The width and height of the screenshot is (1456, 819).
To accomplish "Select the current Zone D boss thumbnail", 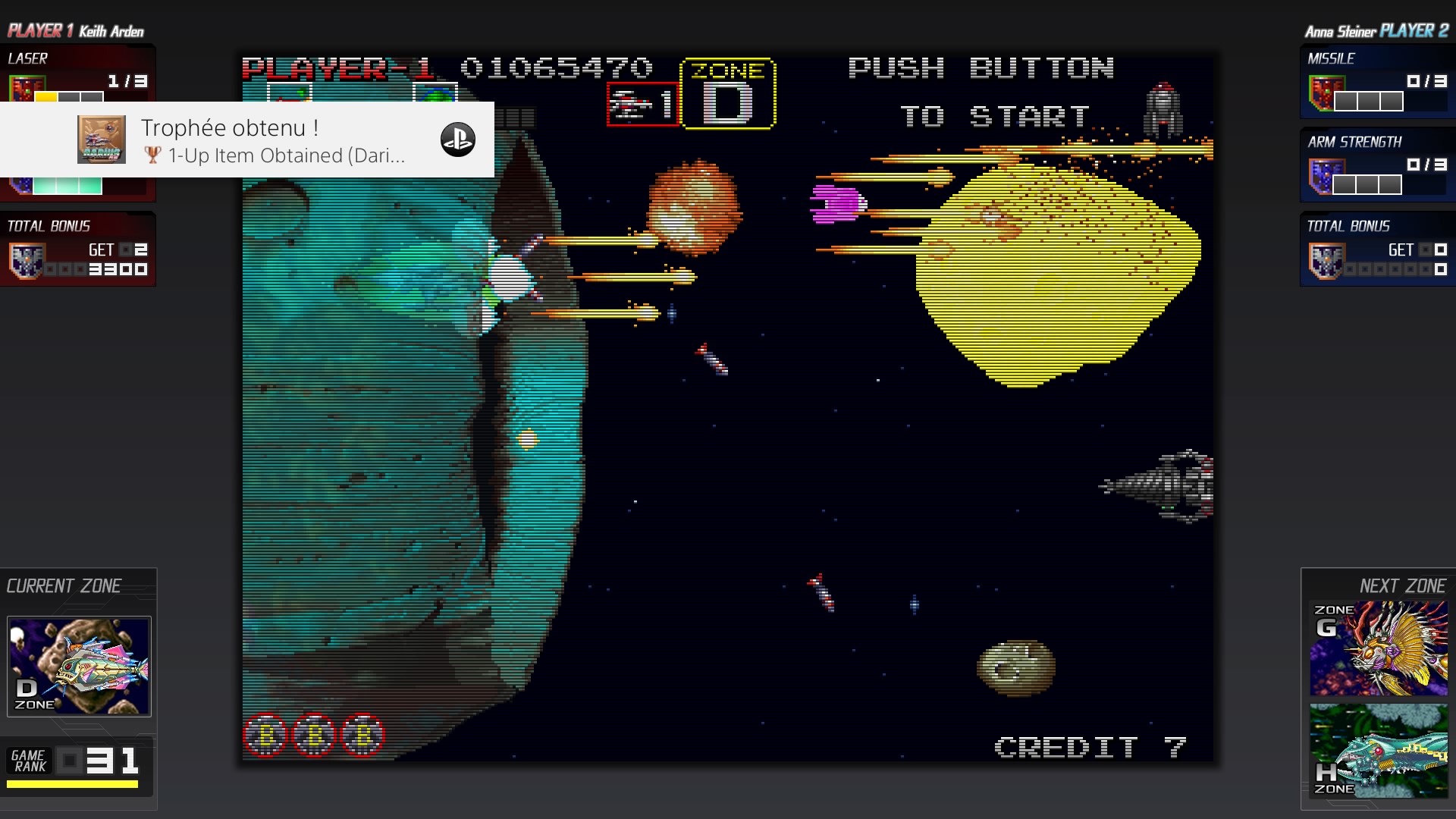I will click(x=79, y=667).
